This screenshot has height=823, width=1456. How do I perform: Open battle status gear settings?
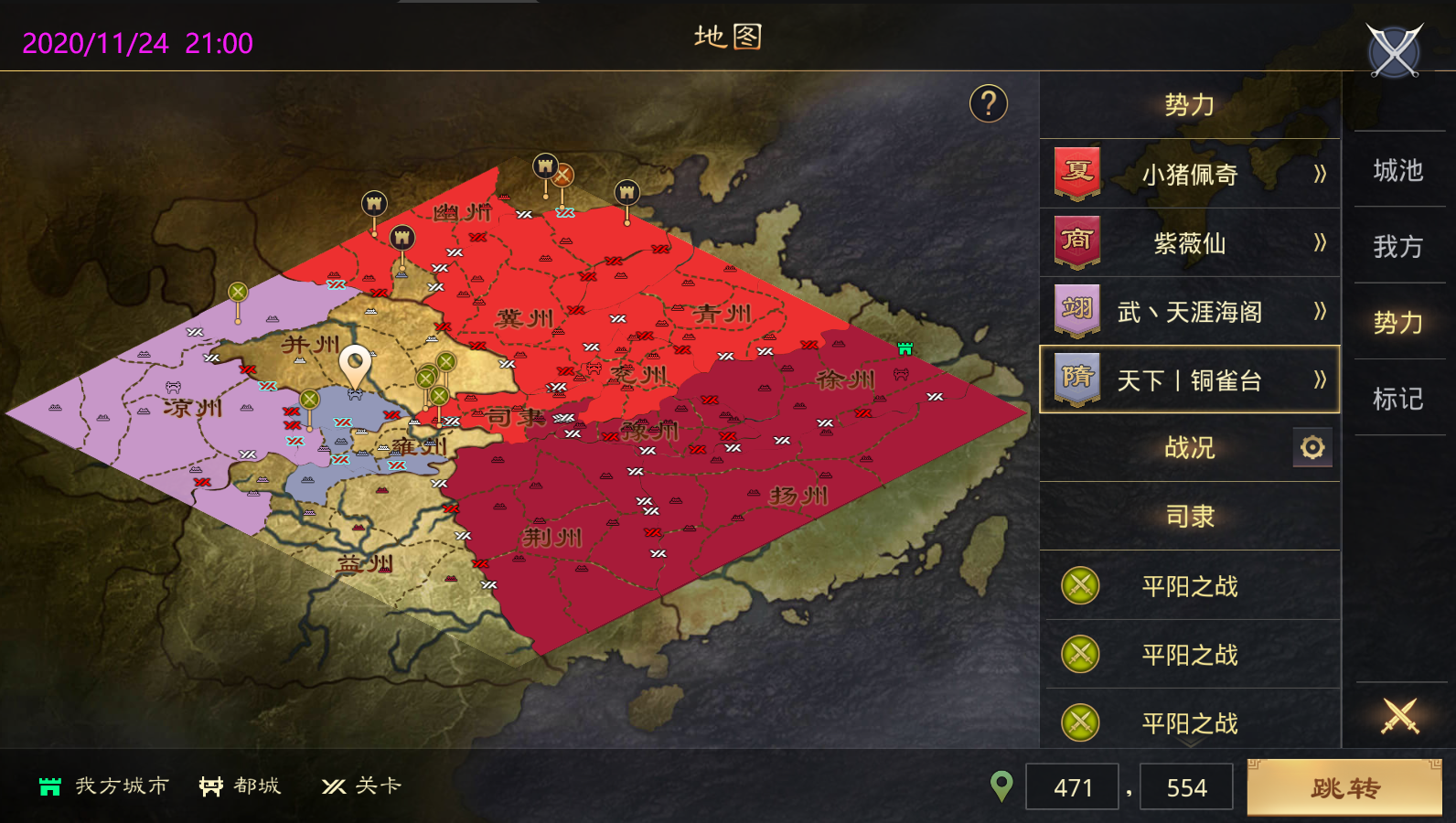click(x=1312, y=448)
